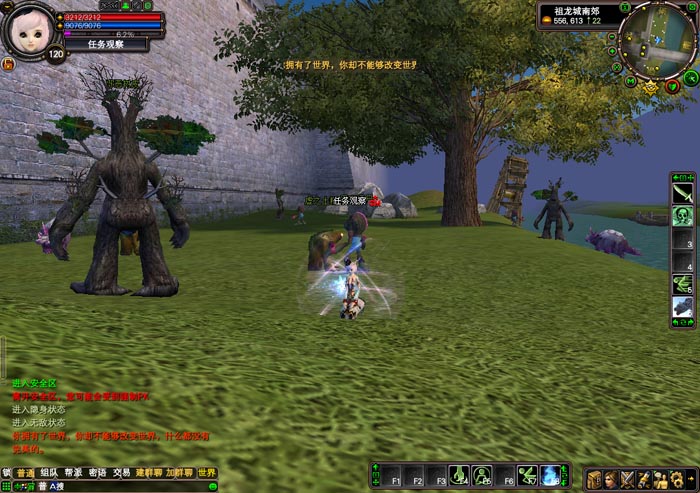Switch to the 世界 world chat tab
The width and height of the screenshot is (700, 493).
(206, 473)
